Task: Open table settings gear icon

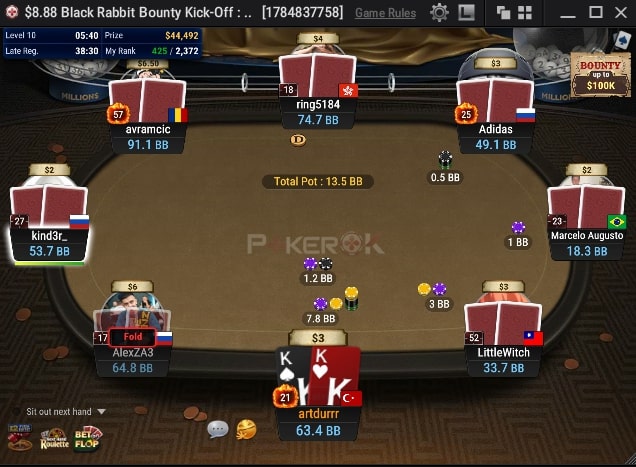Action: (x=439, y=12)
